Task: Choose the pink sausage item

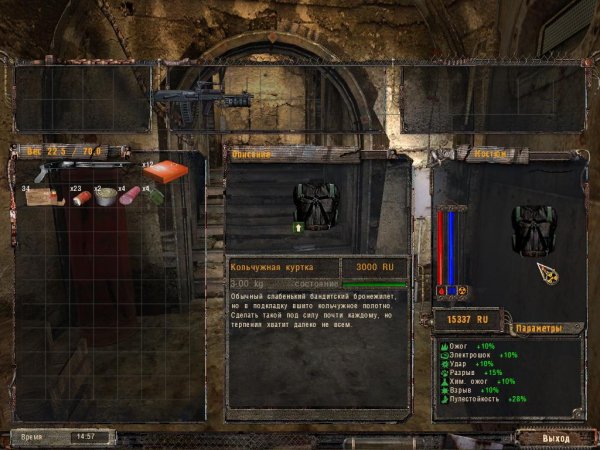Action: (130, 197)
